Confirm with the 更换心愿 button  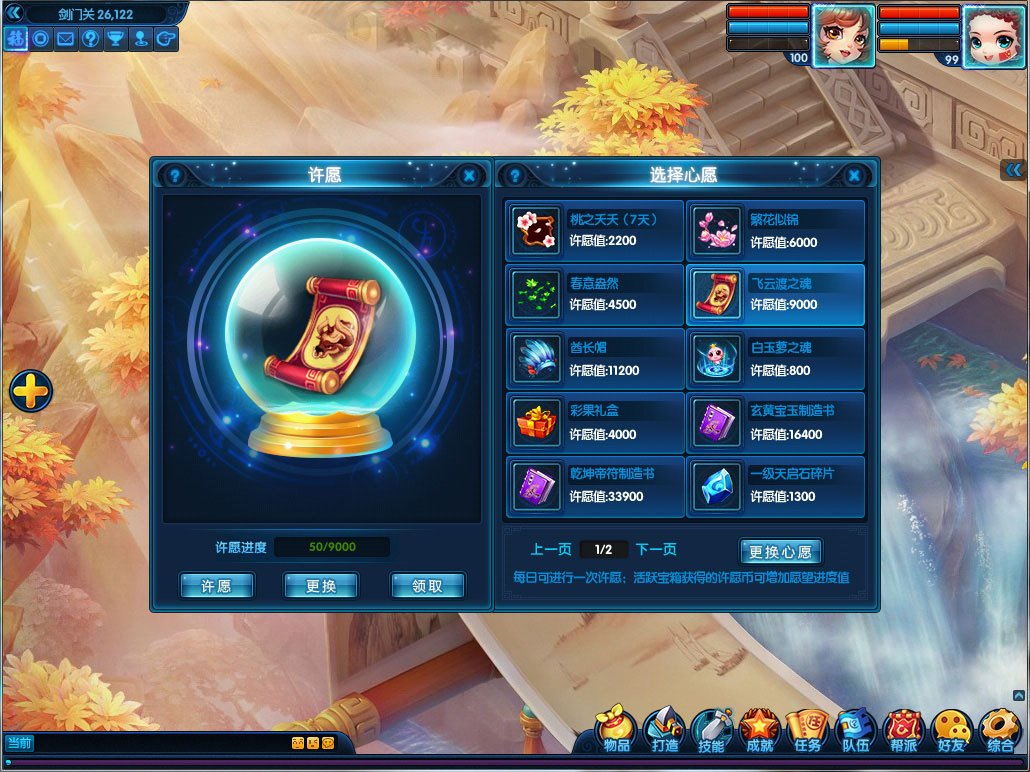click(781, 552)
